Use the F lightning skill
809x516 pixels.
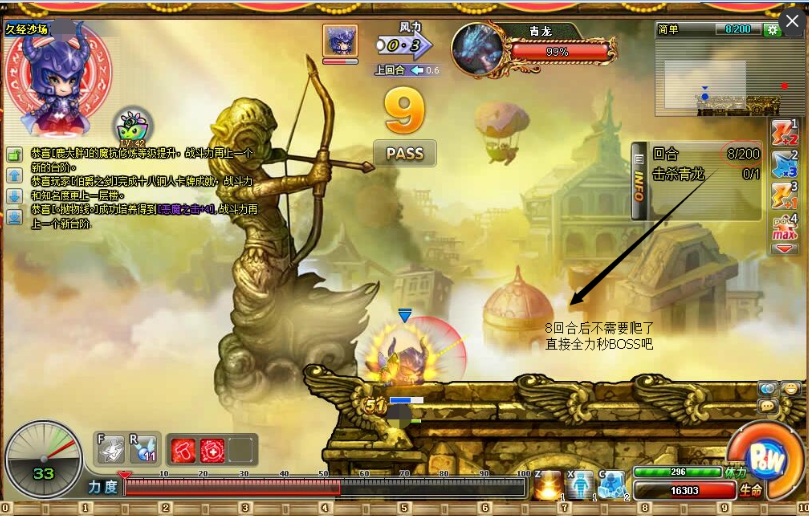click(112, 450)
